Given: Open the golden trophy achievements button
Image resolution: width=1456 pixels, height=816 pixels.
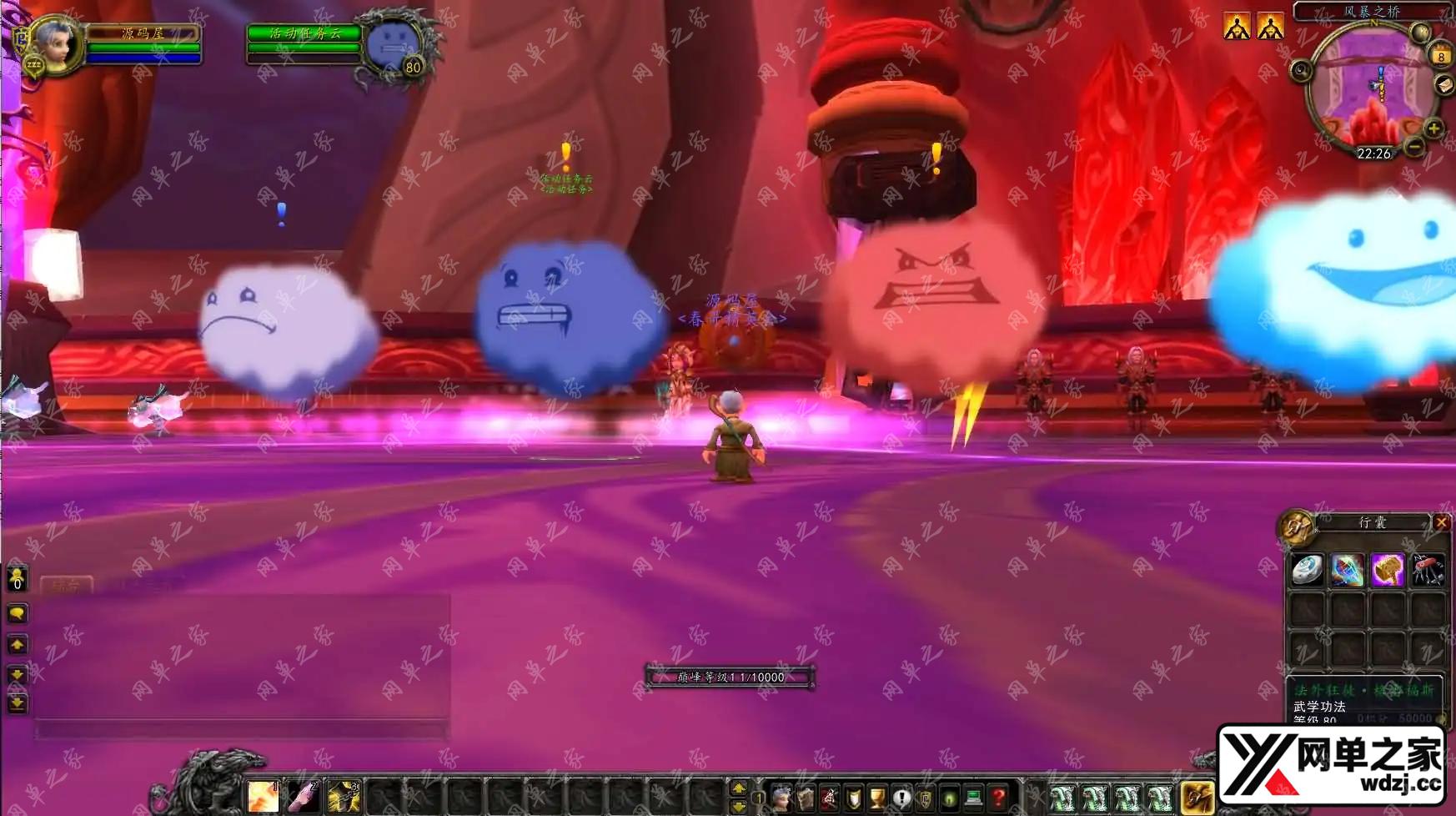Looking at the screenshot, I should [877, 798].
